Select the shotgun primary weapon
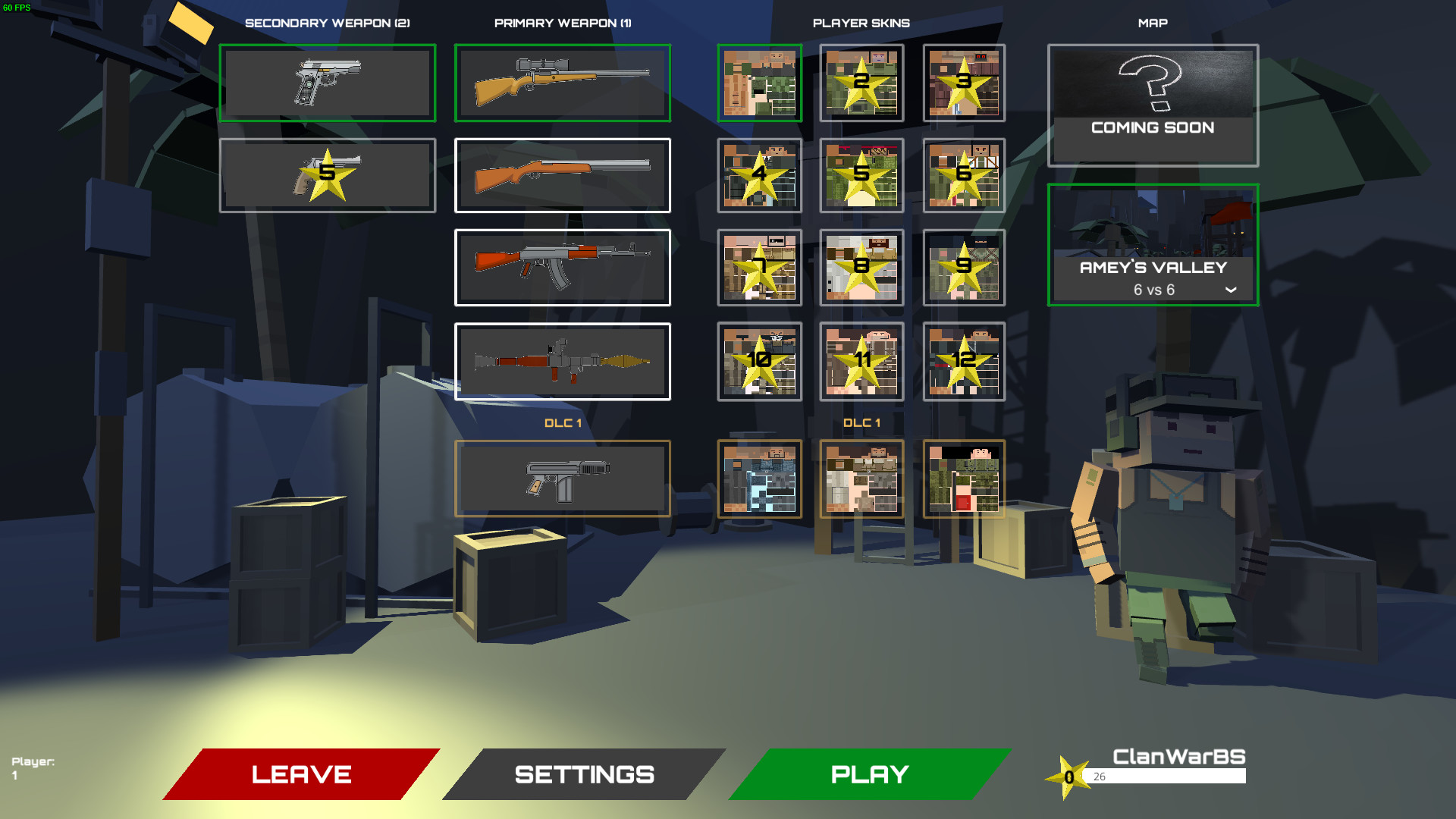 (x=562, y=175)
